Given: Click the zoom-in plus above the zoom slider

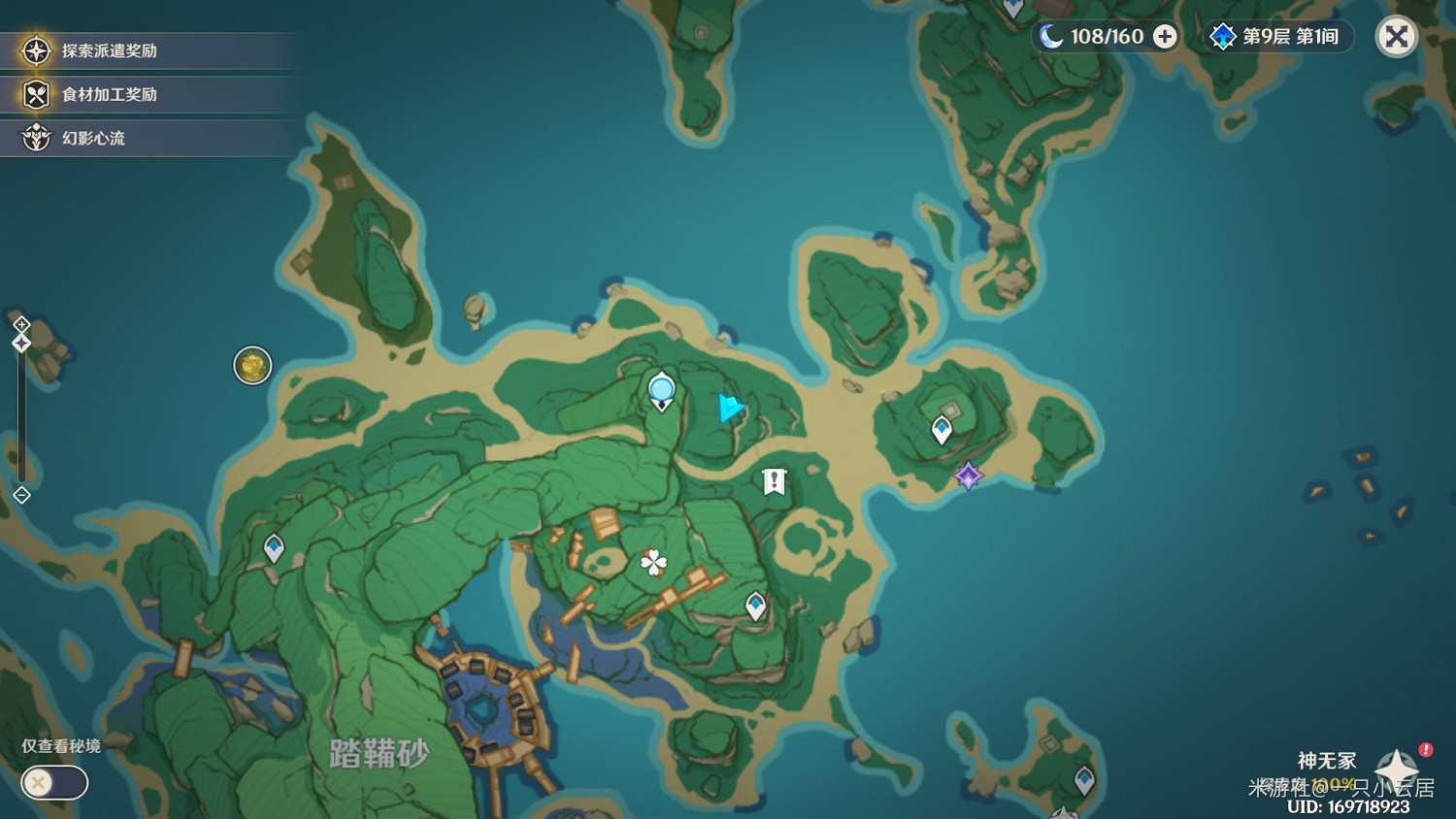Looking at the screenshot, I should coord(21,323).
